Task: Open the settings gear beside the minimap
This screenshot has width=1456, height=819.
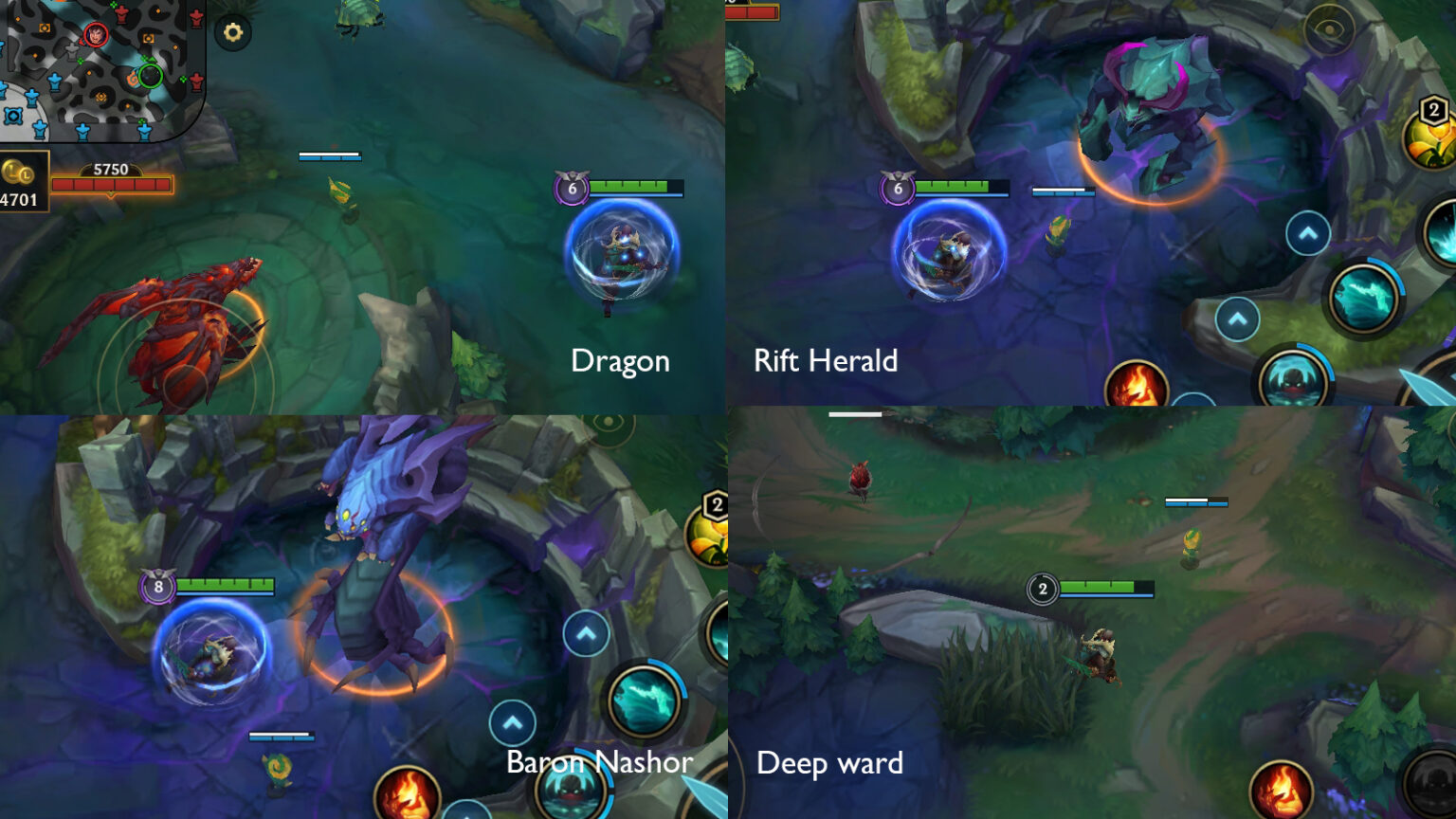Action: (232, 31)
